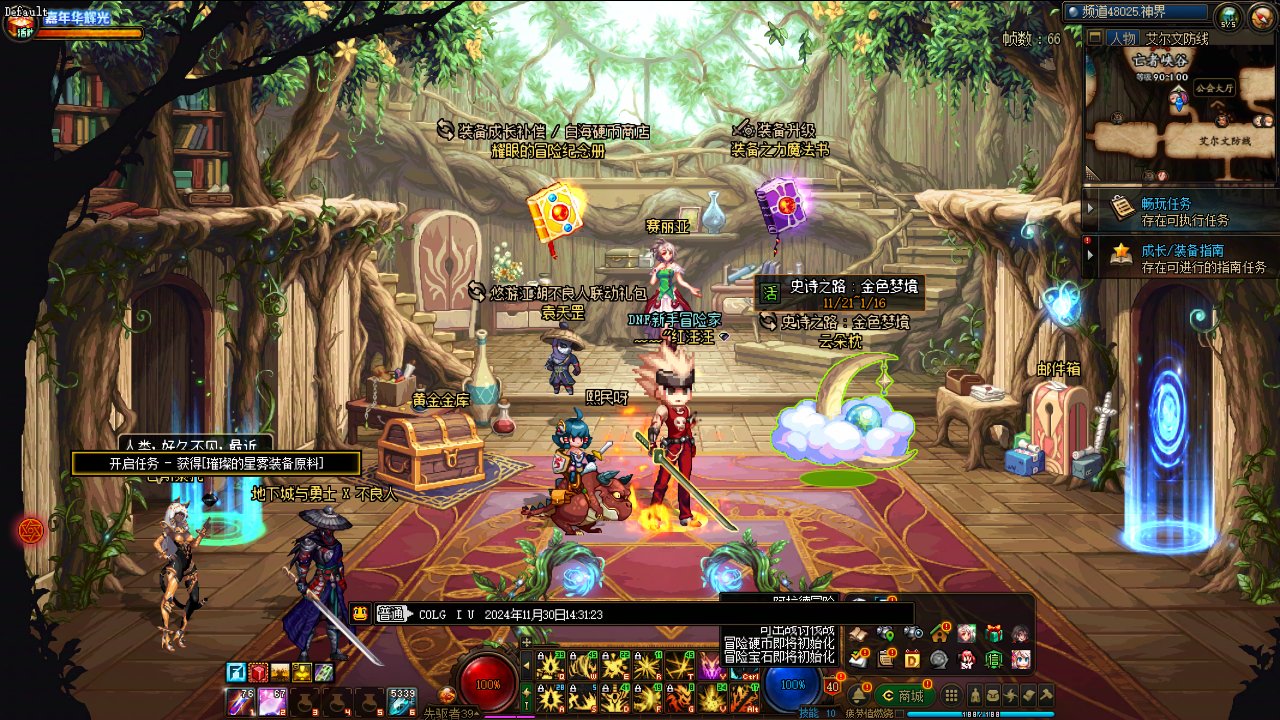Click the orange house icon
Viewport: 1280px width, 720px height.
point(940,633)
